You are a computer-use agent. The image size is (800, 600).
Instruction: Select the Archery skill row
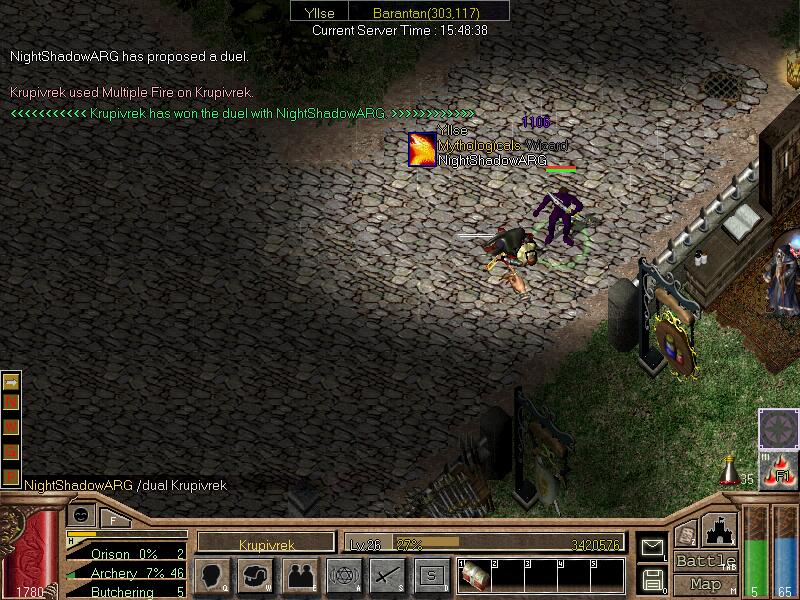(x=125, y=574)
